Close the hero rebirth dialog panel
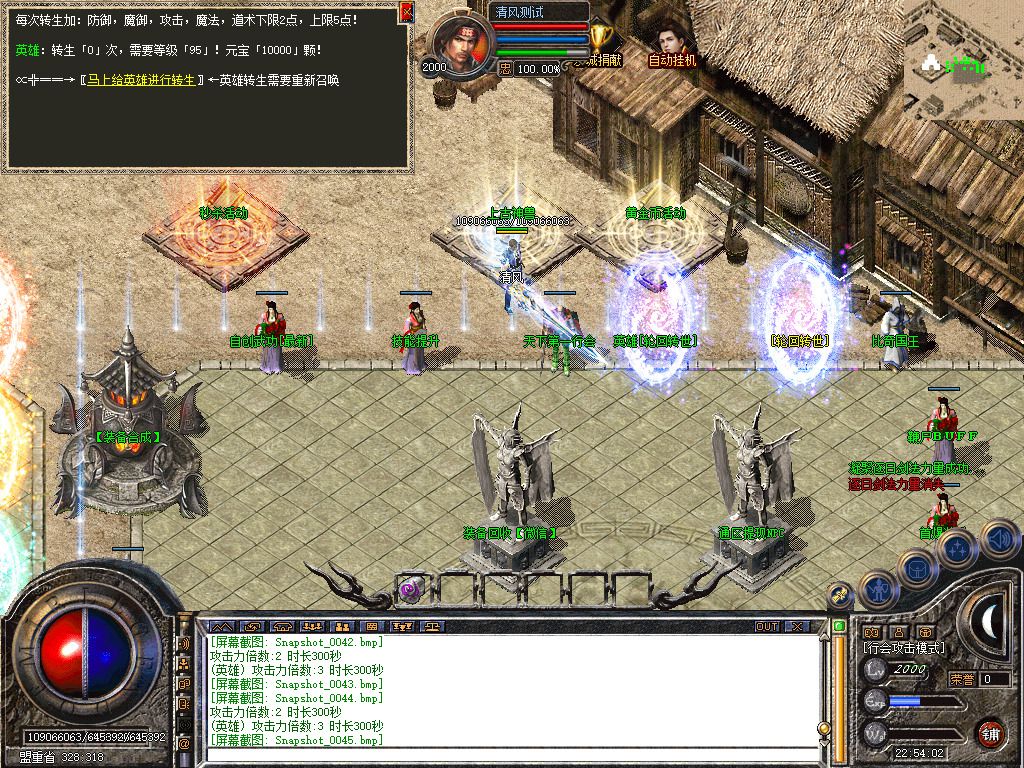The width and height of the screenshot is (1024, 768). tap(406, 12)
